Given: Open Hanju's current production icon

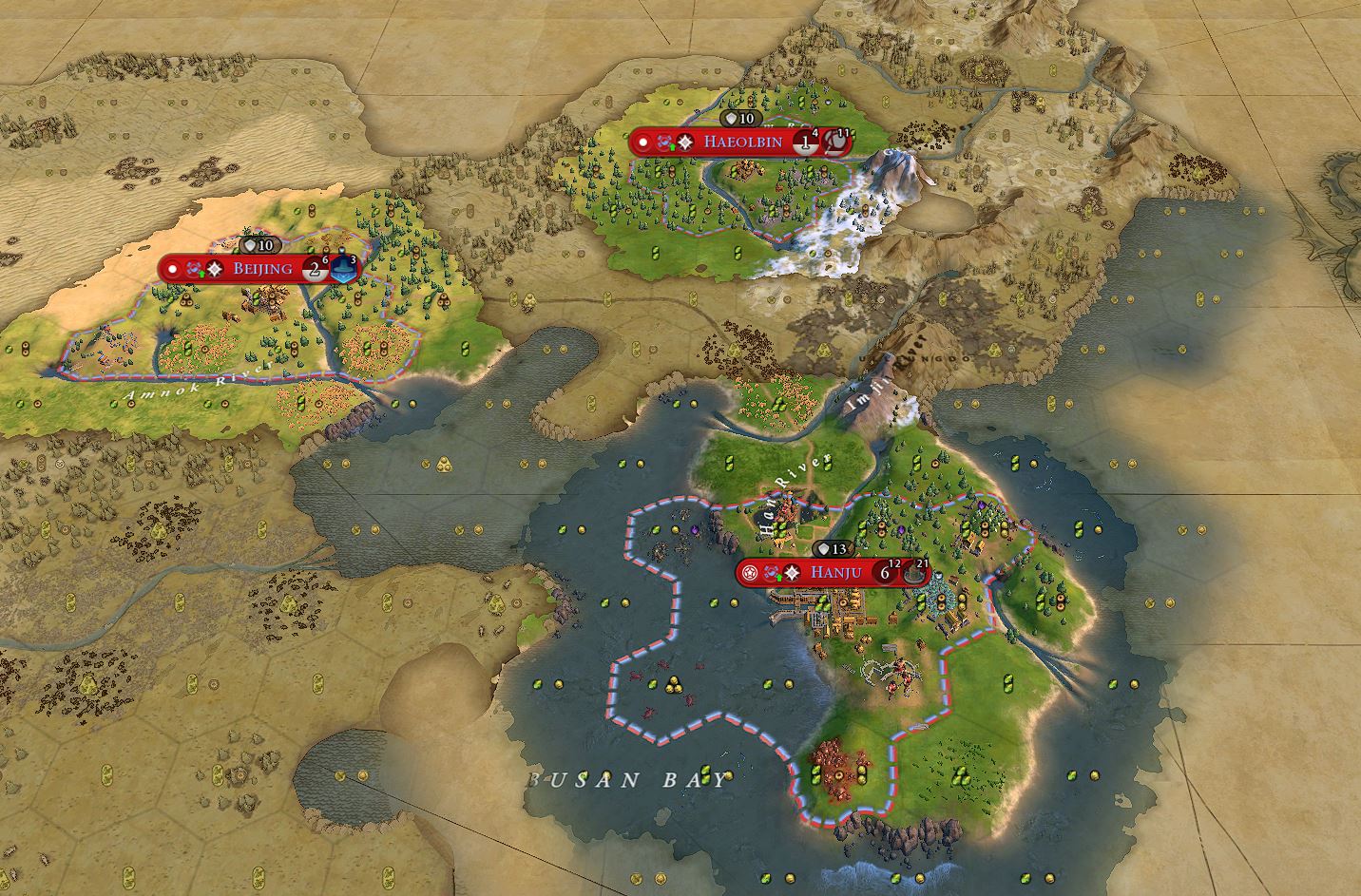Looking at the screenshot, I should coord(913,573).
